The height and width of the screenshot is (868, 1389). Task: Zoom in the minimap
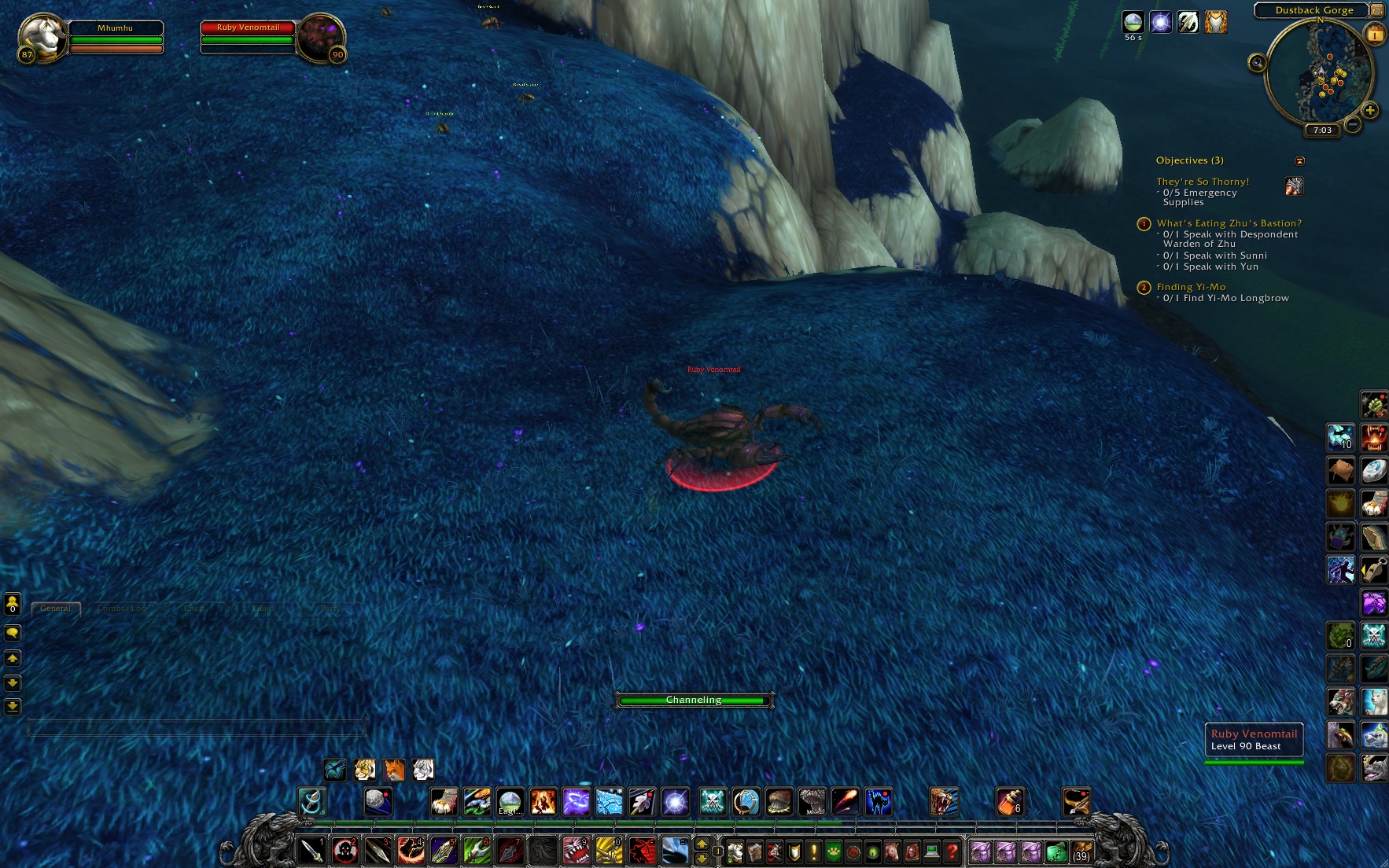[1370, 111]
